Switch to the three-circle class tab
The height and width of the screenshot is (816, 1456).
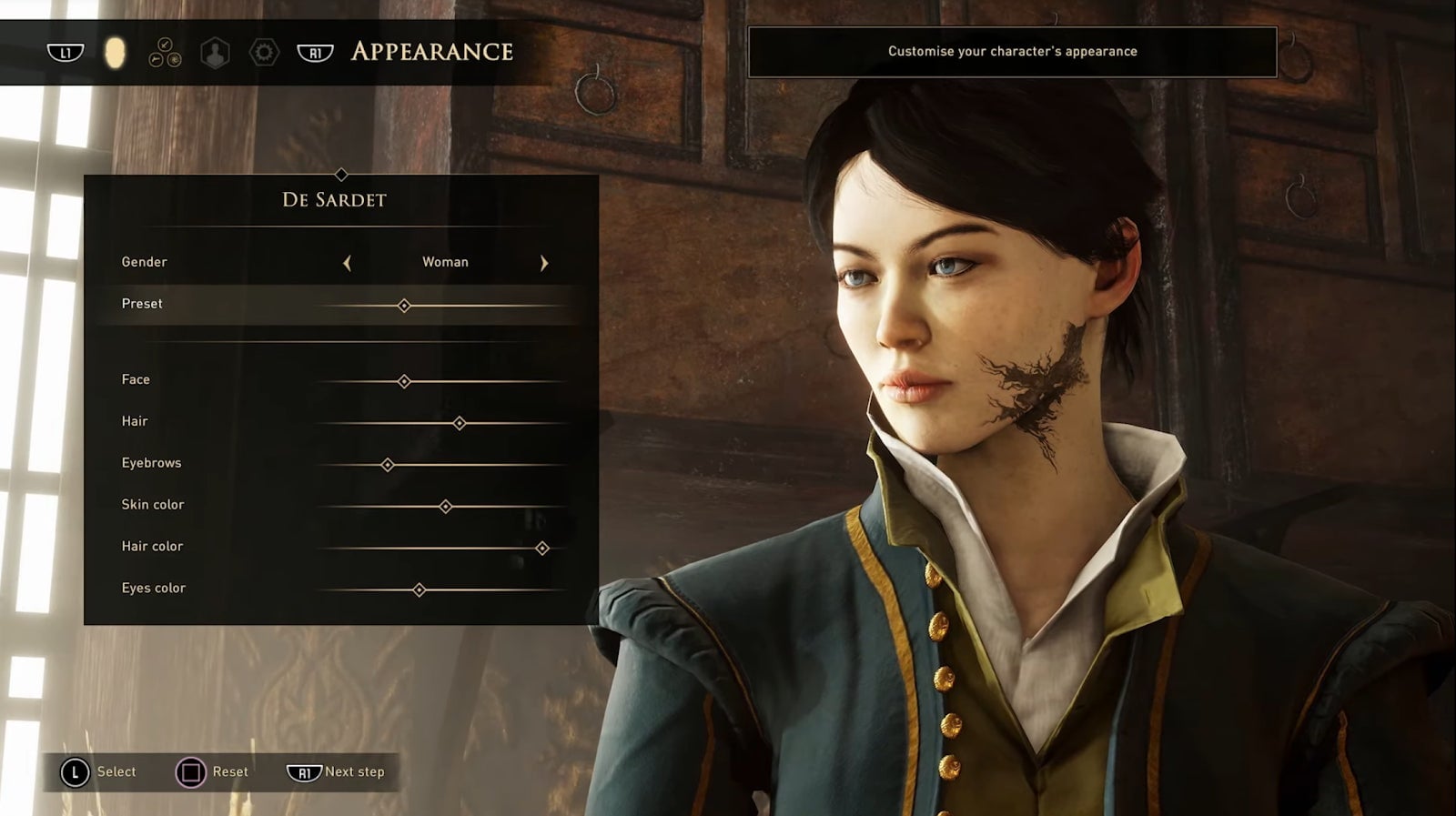click(x=165, y=53)
